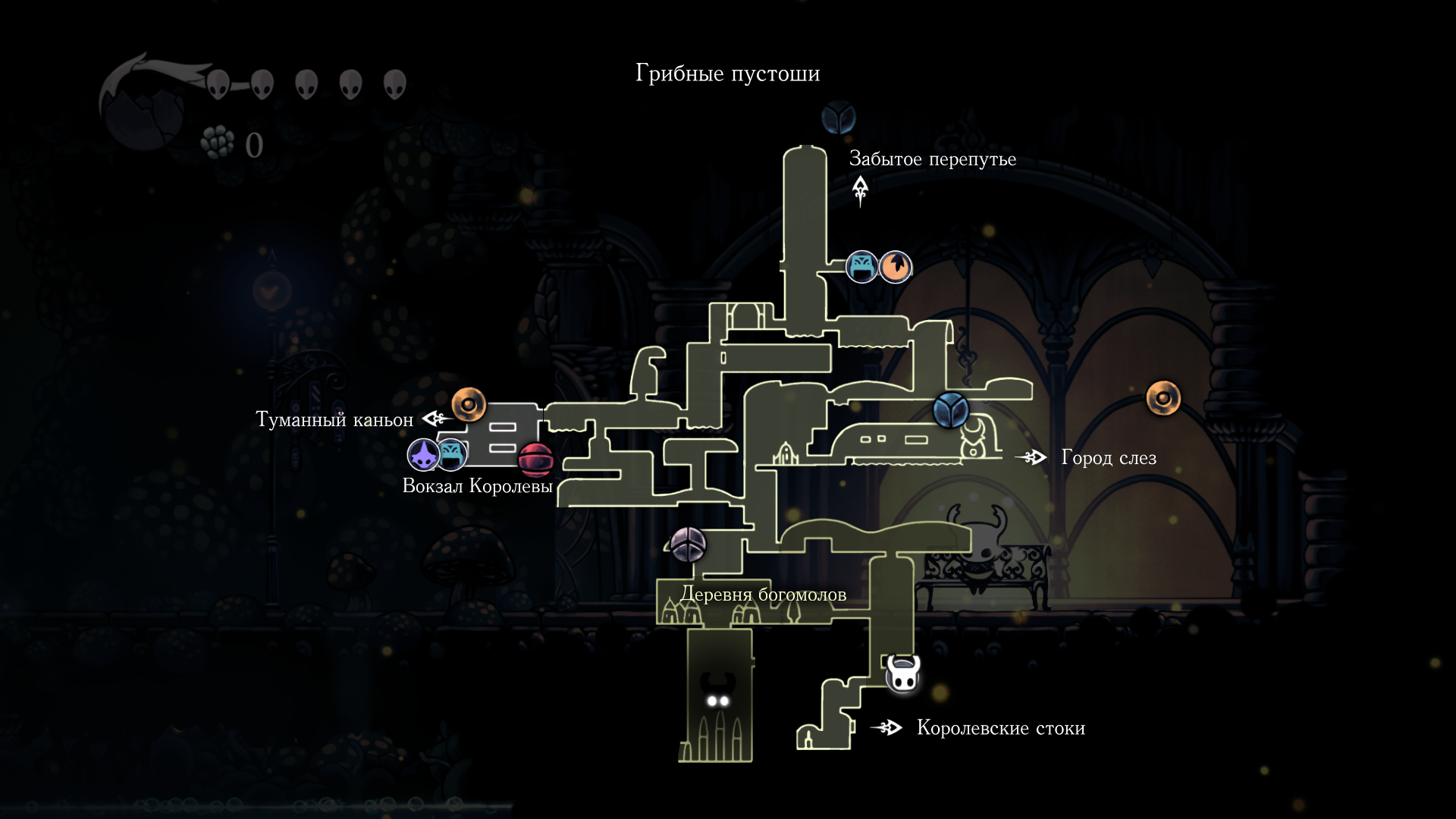This screenshot has width=1456, height=819.
Task: Click the pale grey shell marker
Action: tap(689, 544)
